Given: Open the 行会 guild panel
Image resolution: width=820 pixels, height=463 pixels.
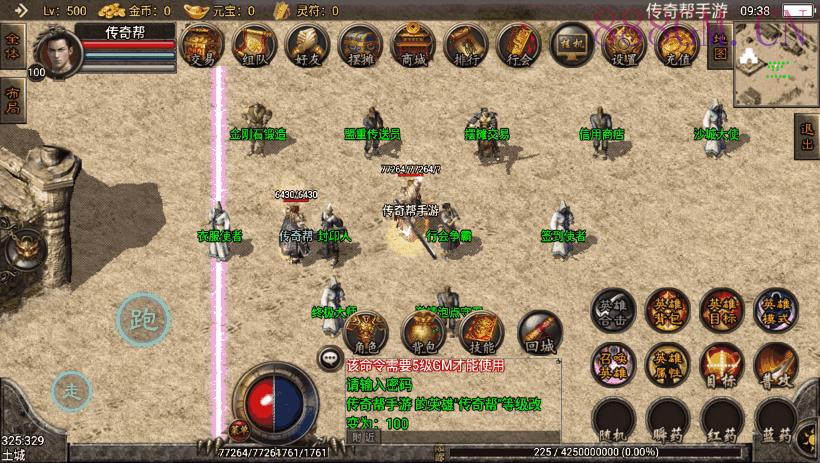Looking at the screenshot, I should pos(518,46).
